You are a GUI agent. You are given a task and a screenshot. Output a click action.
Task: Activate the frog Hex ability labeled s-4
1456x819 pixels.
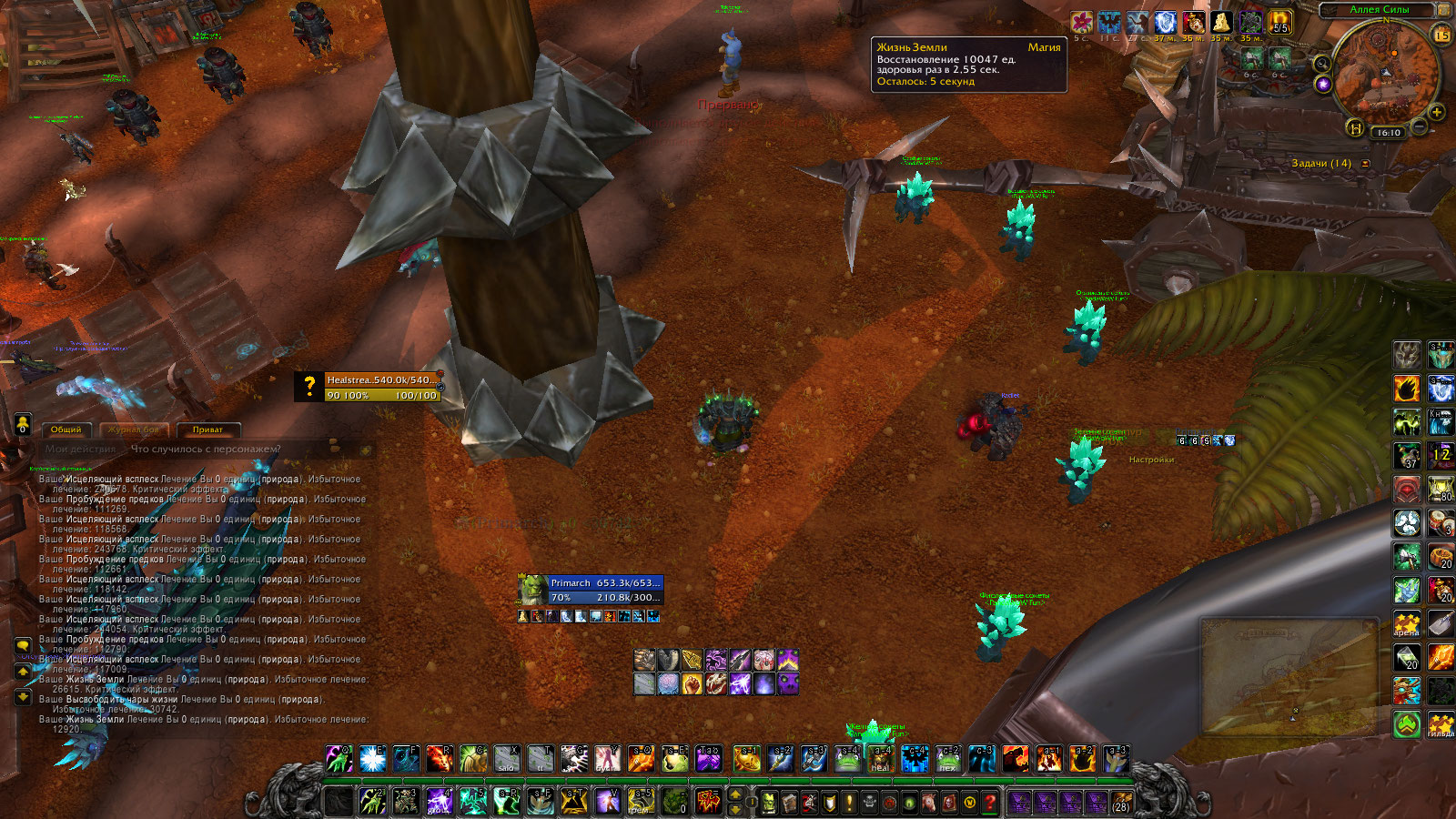tap(846, 758)
